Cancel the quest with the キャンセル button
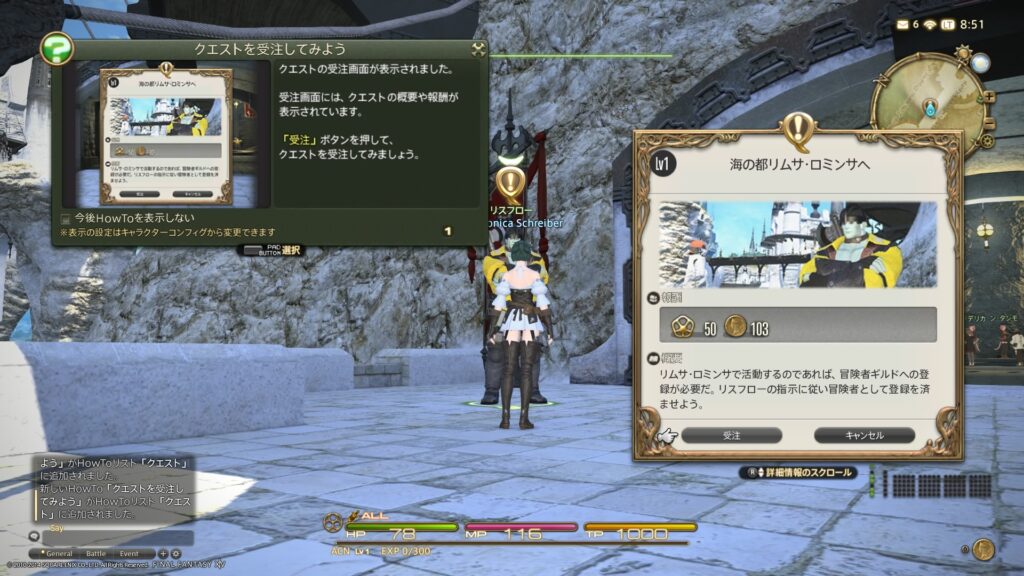This screenshot has height=576, width=1024. click(x=864, y=435)
